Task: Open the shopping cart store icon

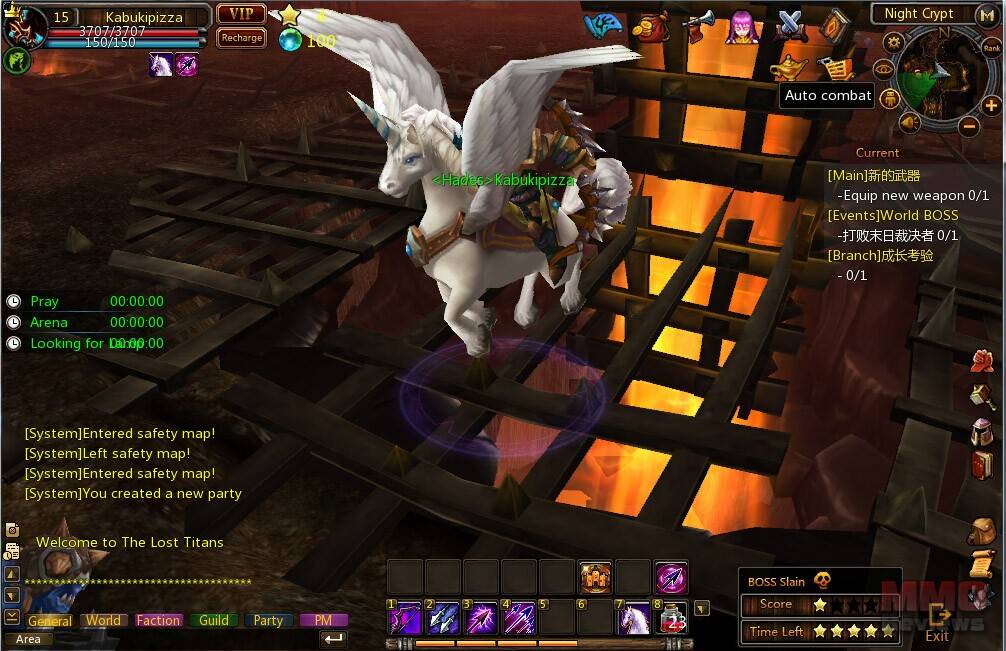Action: [x=838, y=67]
